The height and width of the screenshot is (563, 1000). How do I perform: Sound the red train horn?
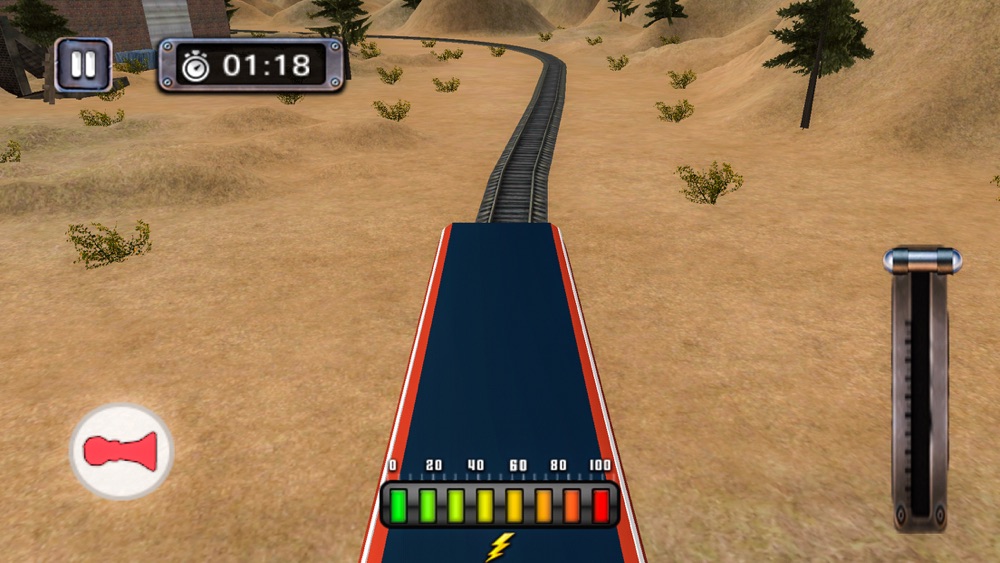tap(121, 452)
